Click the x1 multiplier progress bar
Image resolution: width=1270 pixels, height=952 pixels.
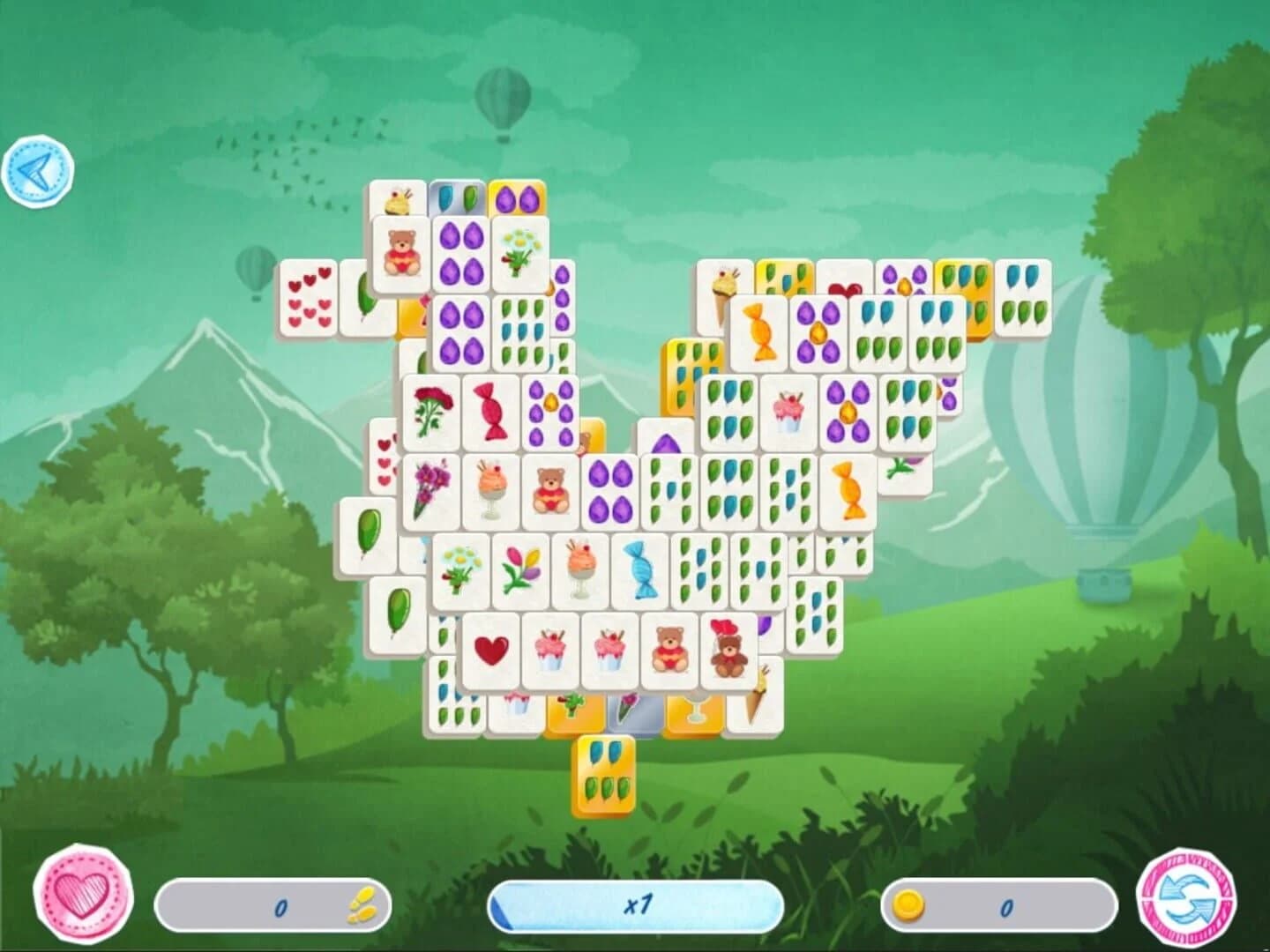tap(637, 904)
